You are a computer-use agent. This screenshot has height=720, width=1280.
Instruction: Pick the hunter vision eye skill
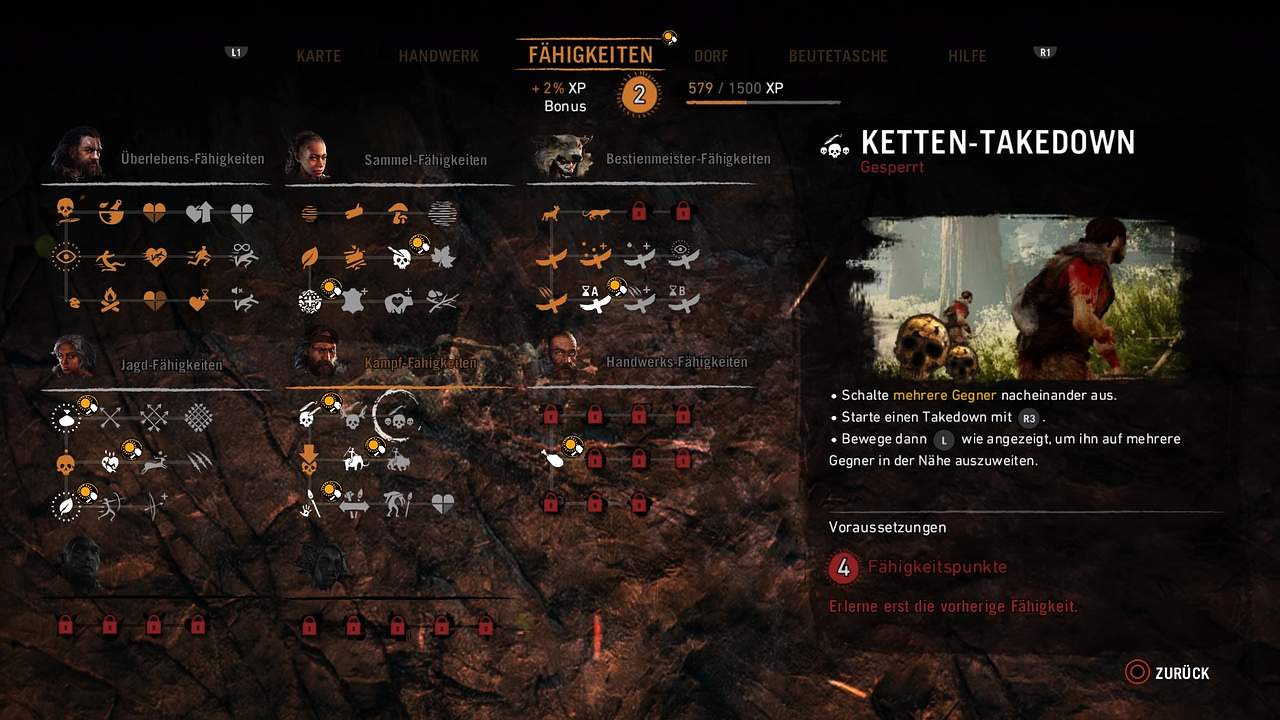[x=66, y=257]
